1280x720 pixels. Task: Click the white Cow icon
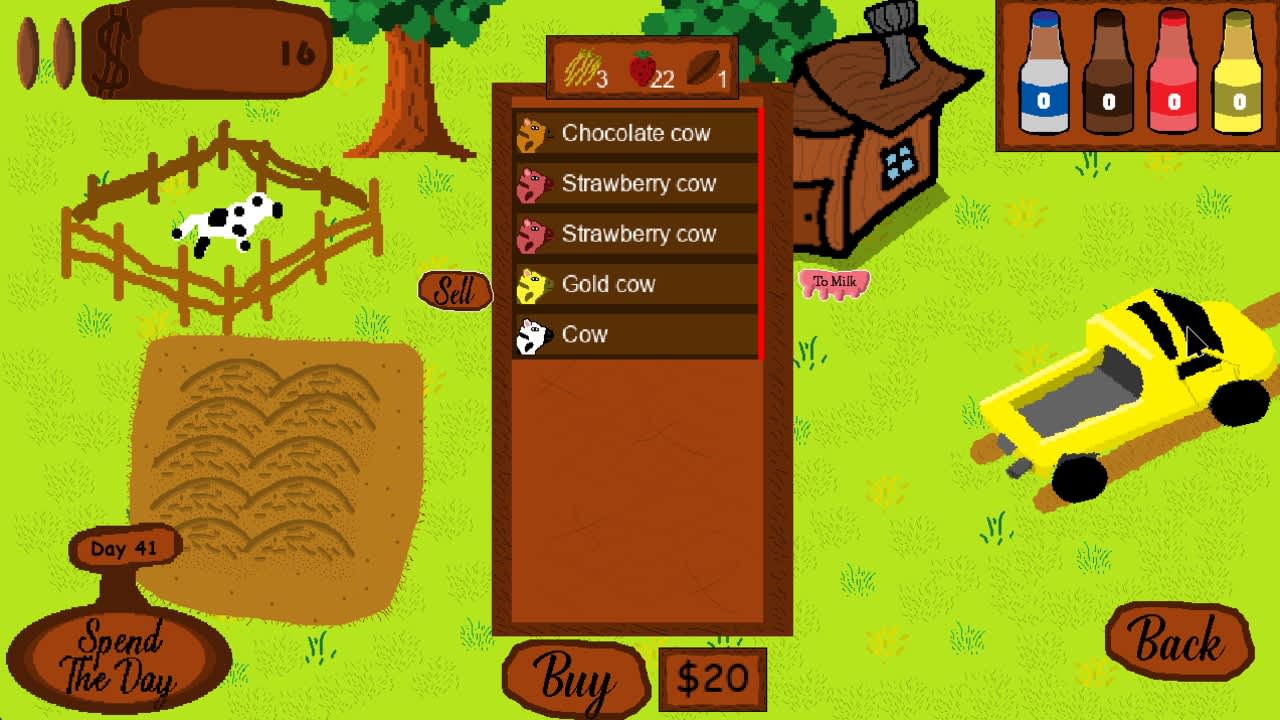(x=535, y=334)
